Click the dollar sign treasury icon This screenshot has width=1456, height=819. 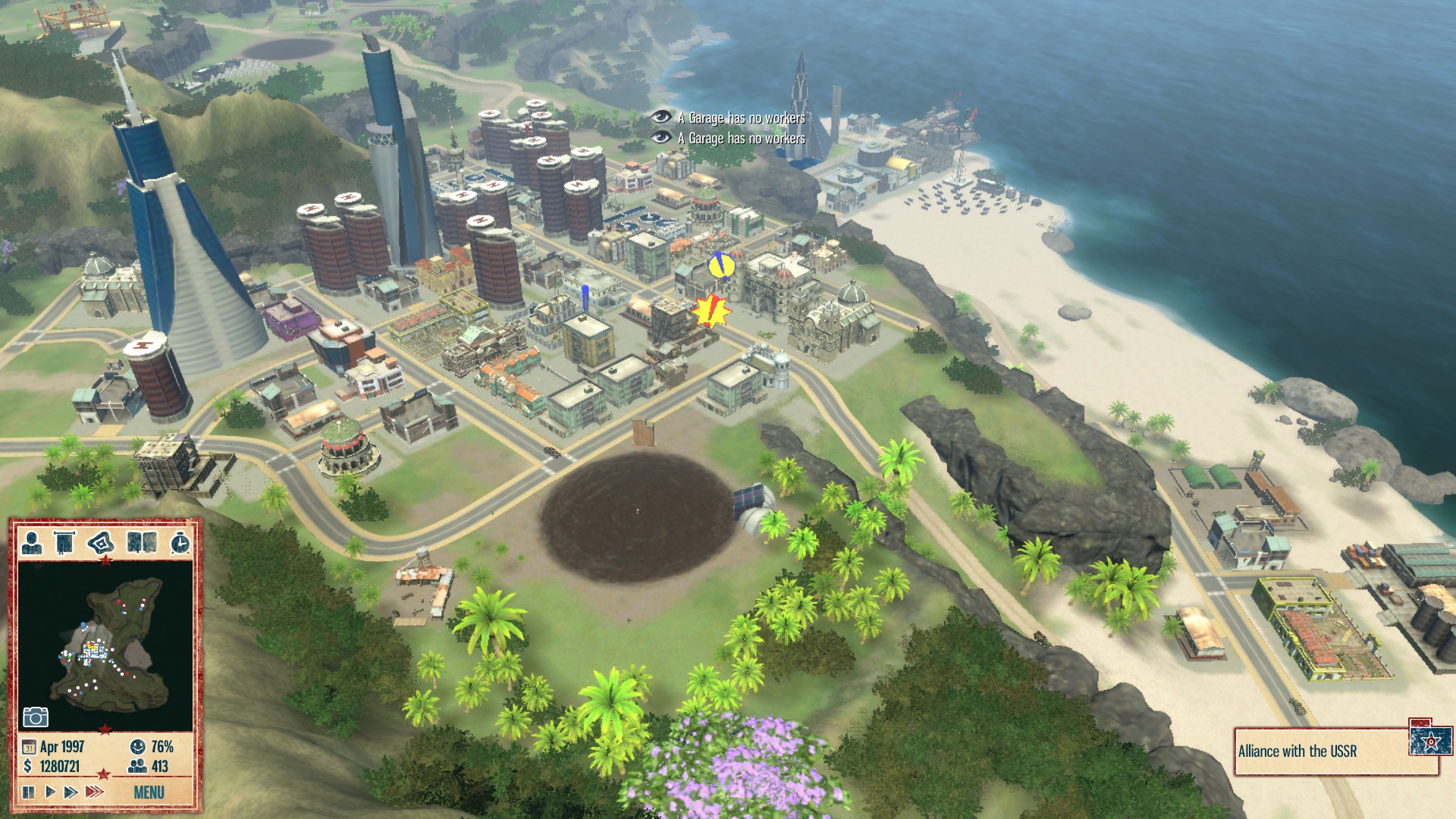27,766
